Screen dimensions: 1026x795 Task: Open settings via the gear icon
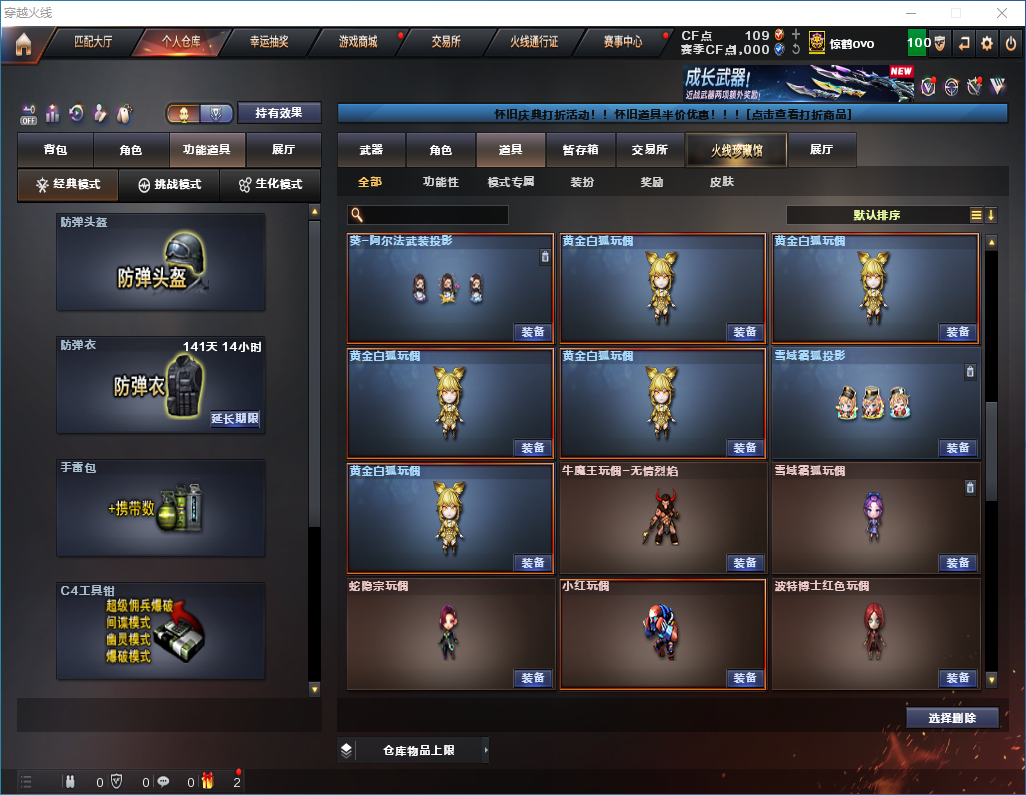point(987,43)
